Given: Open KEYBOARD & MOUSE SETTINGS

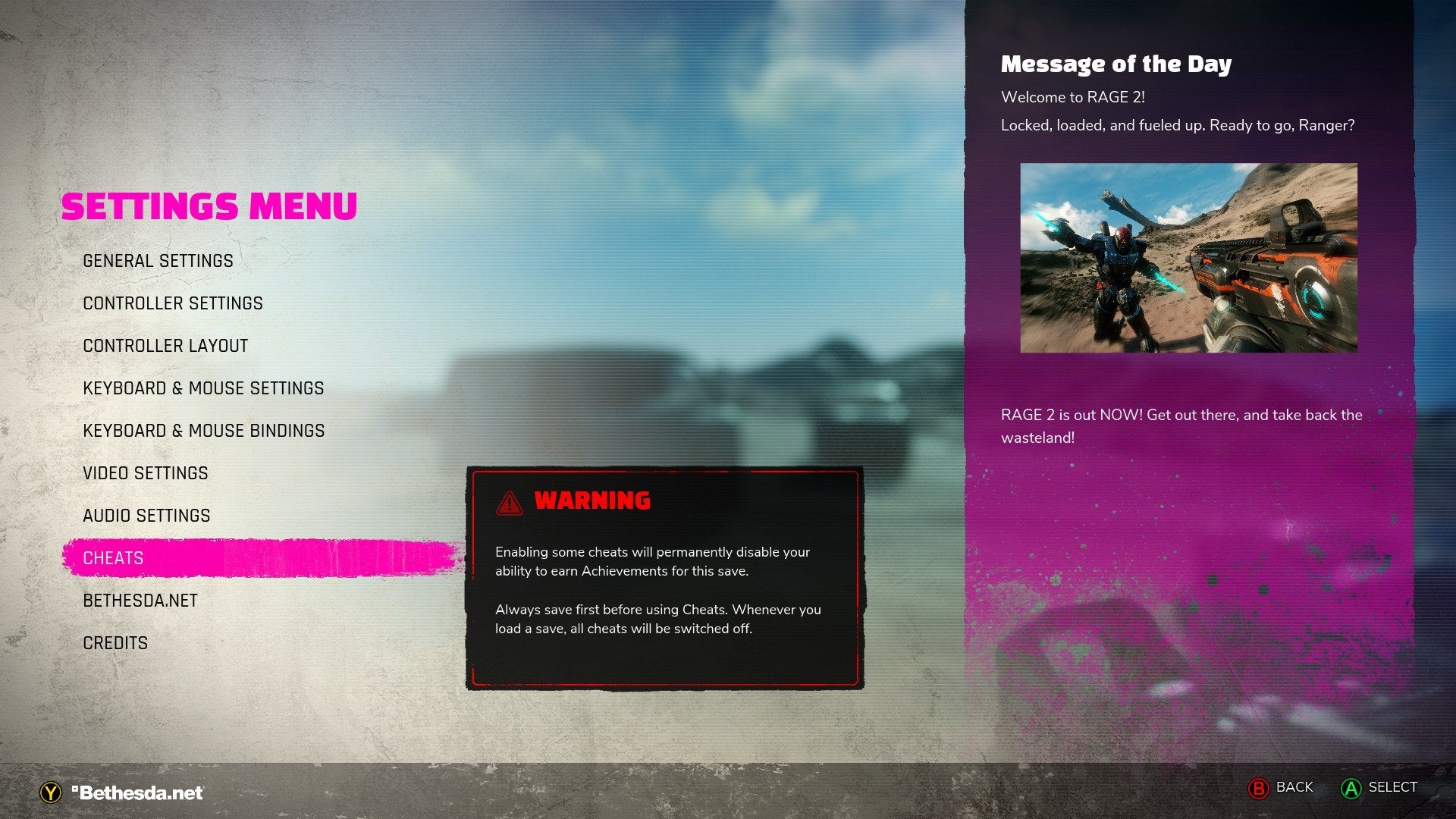Looking at the screenshot, I should (203, 388).
